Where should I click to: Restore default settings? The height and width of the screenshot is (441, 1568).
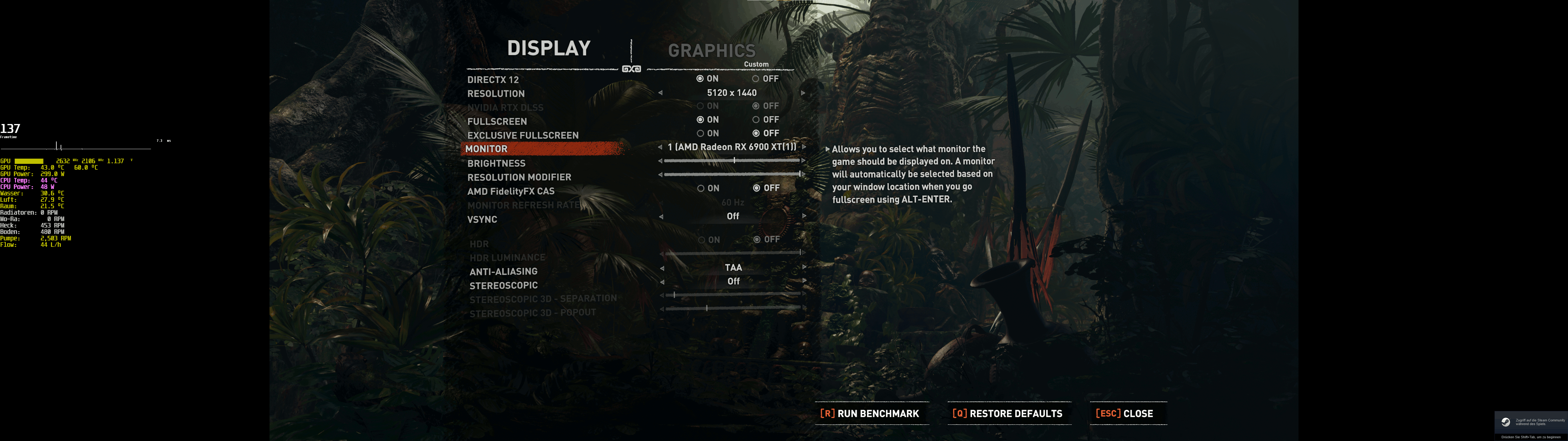tap(1007, 413)
